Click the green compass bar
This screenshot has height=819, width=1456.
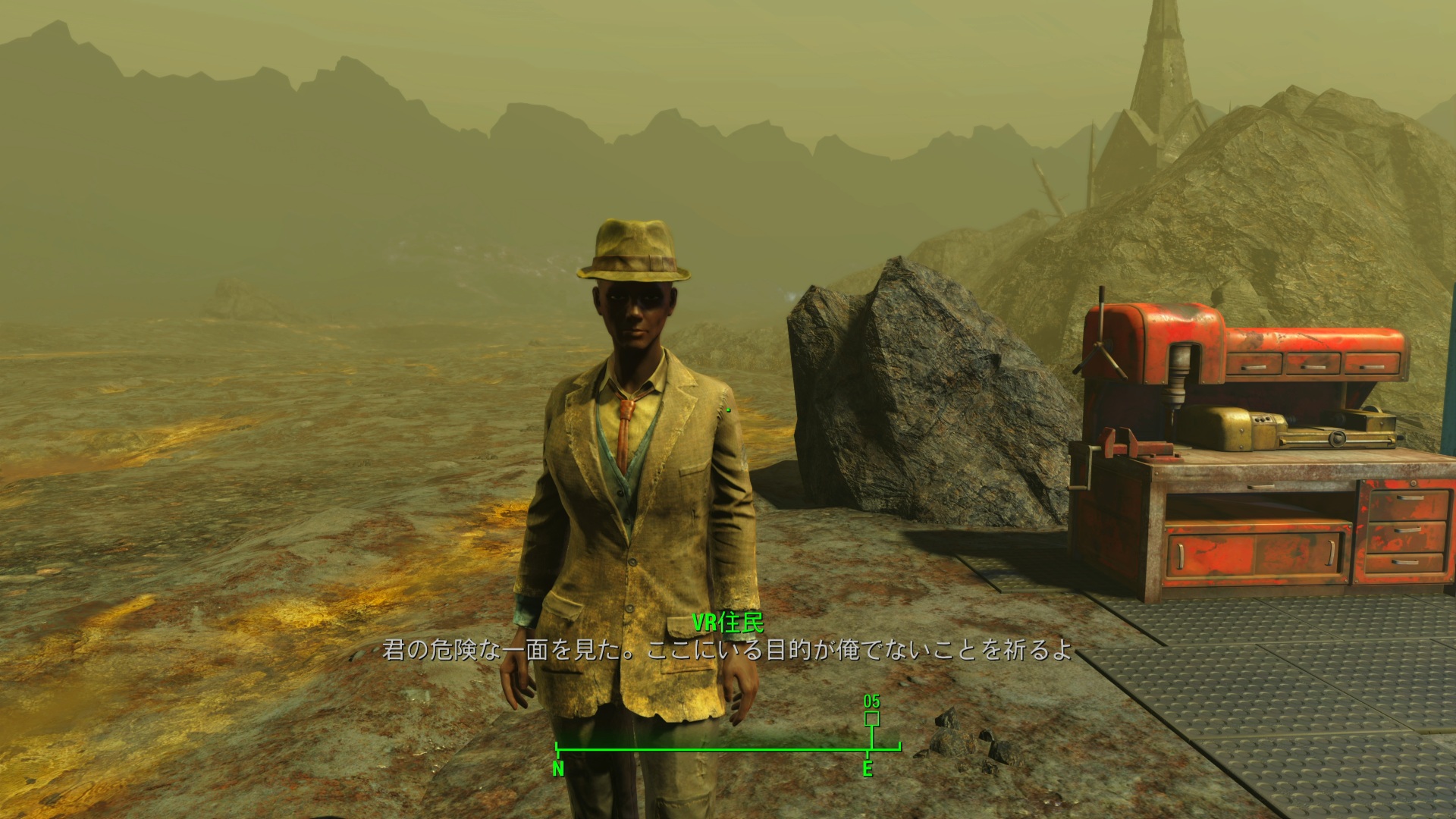click(728, 750)
